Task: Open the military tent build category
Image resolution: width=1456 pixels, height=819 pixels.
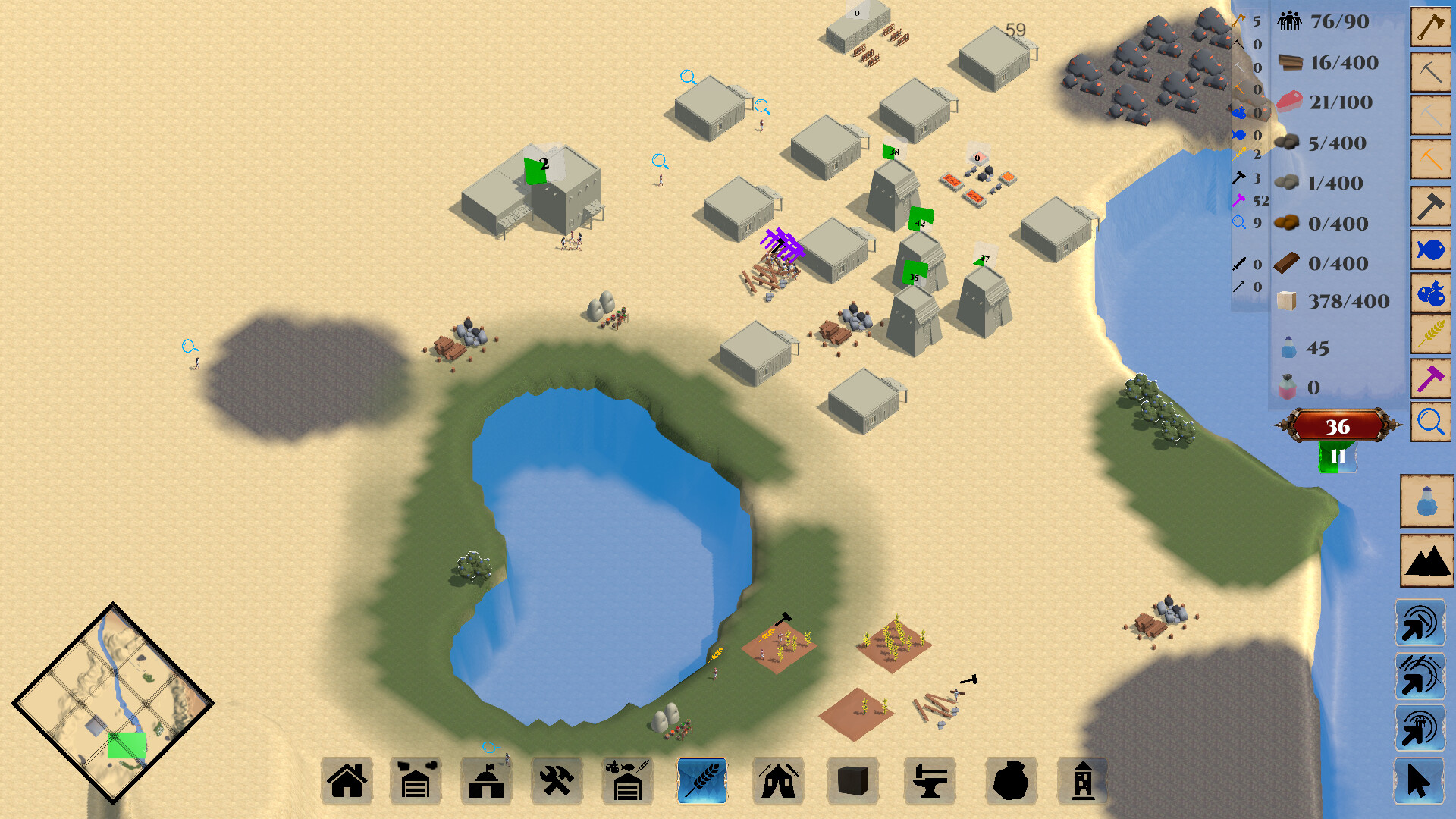Action: coord(778,781)
